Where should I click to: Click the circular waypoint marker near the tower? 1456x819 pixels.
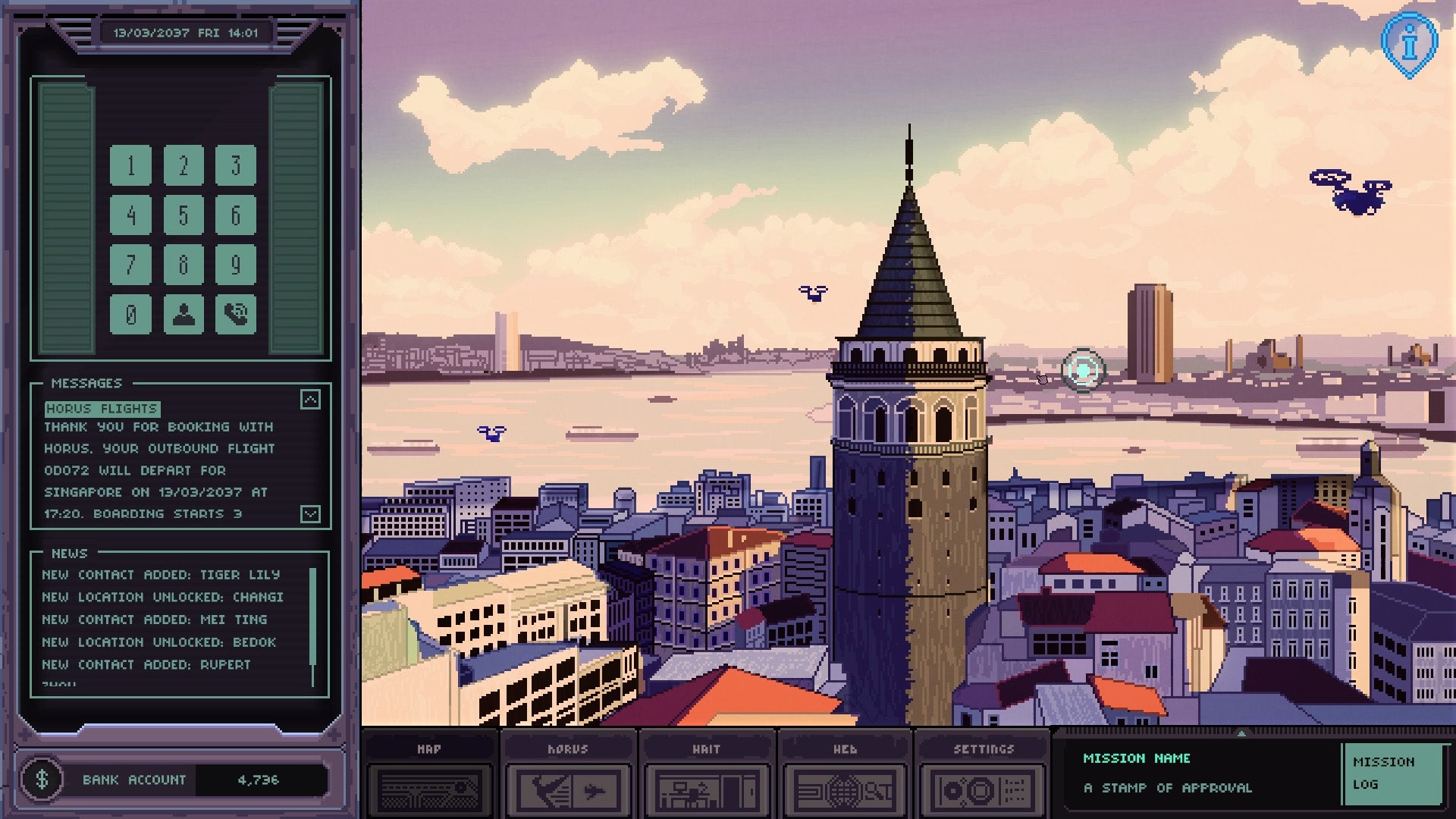coord(1082,371)
